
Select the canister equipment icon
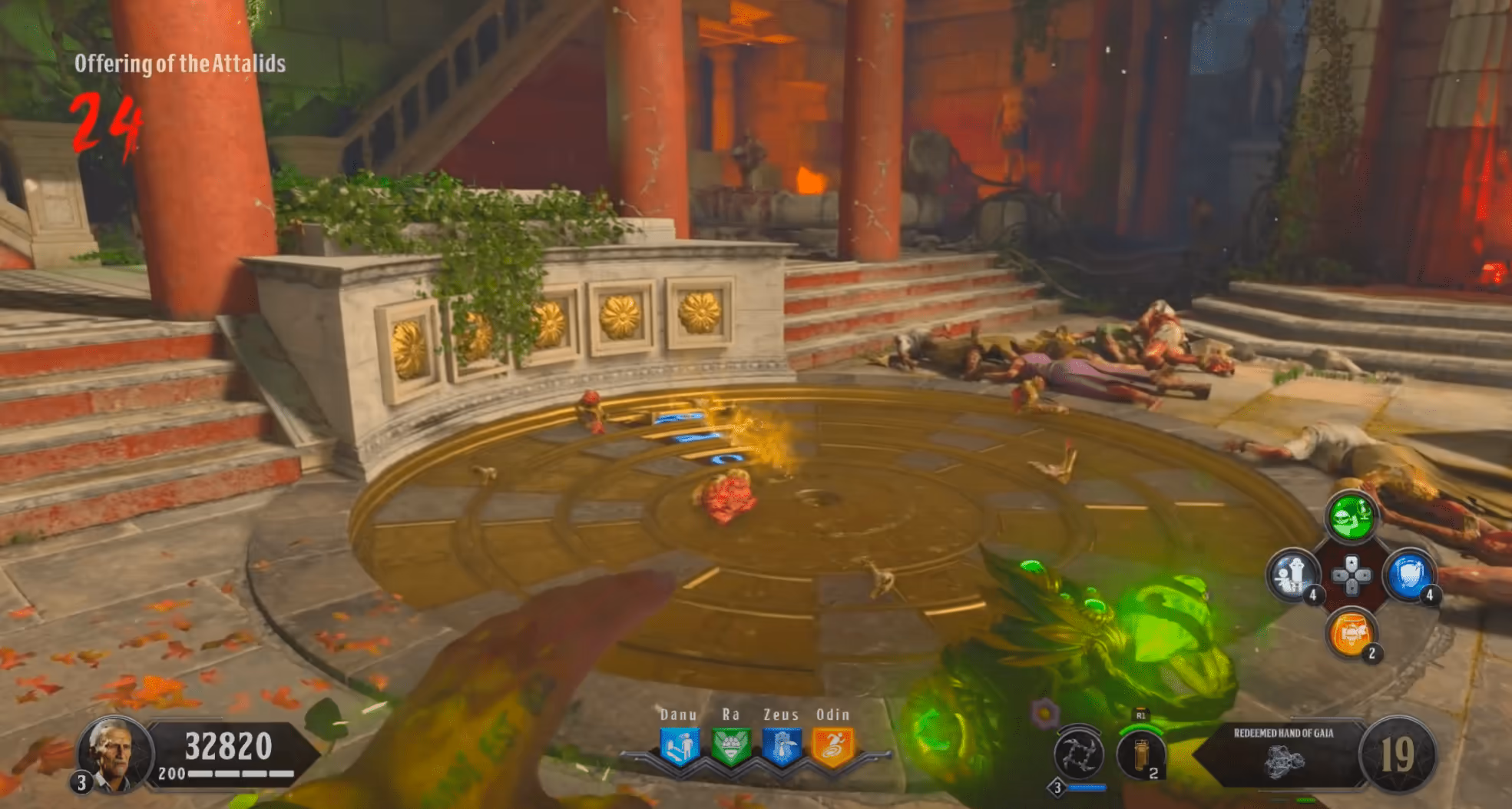click(1140, 754)
